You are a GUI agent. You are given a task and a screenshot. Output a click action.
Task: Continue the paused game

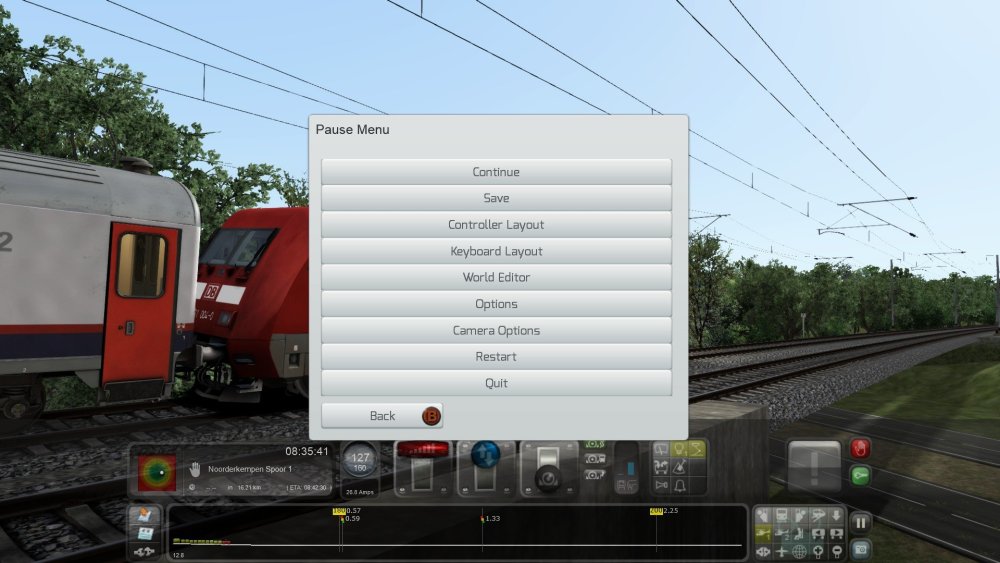coord(496,172)
